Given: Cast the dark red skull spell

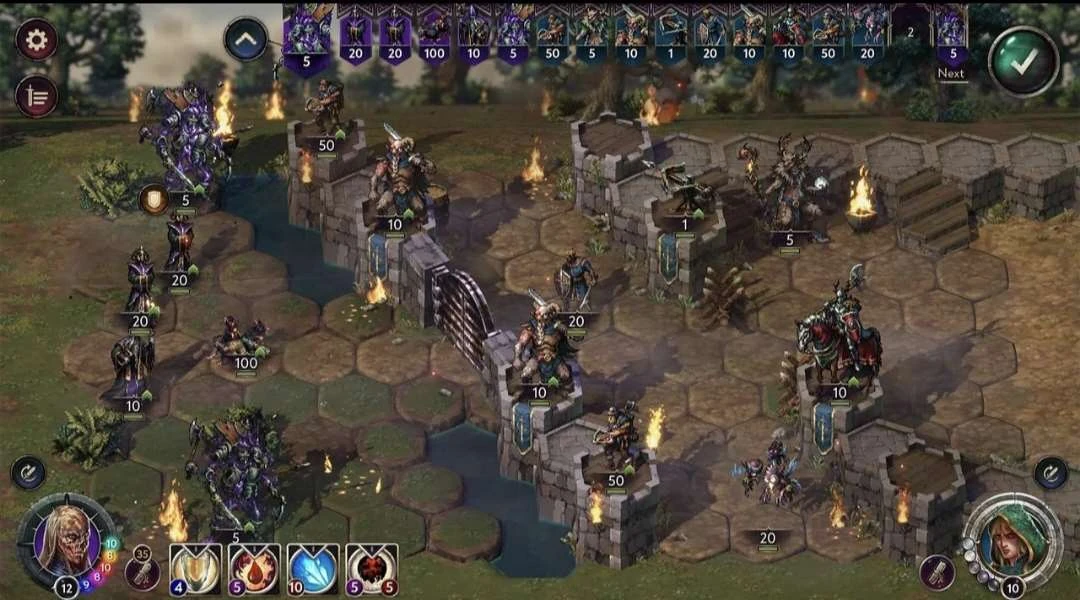Looking at the screenshot, I should 372,568.
